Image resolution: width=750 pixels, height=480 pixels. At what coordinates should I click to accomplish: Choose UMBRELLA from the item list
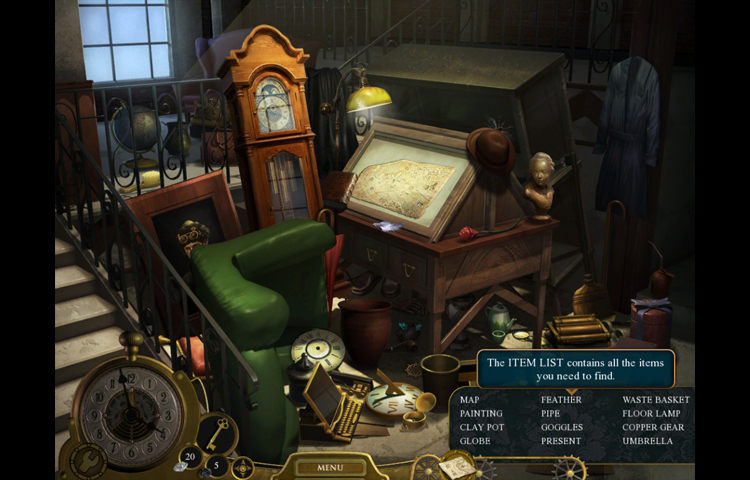coord(647,441)
